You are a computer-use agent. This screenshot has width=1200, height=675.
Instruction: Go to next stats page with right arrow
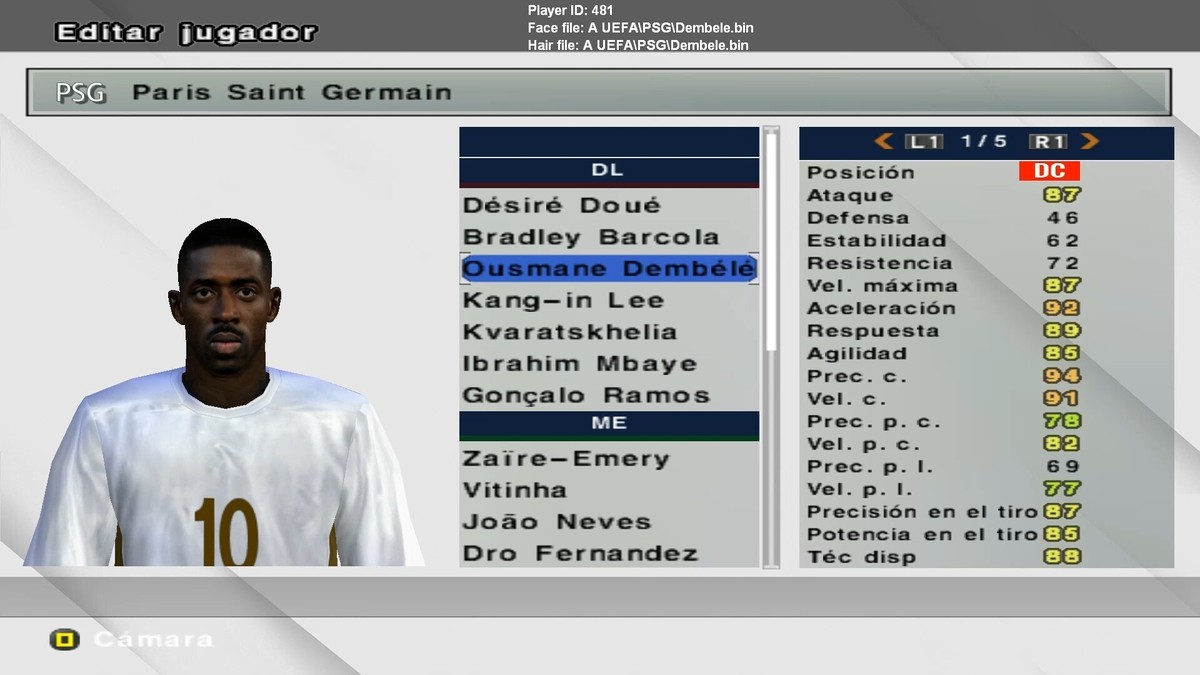tap(1090, 142)
